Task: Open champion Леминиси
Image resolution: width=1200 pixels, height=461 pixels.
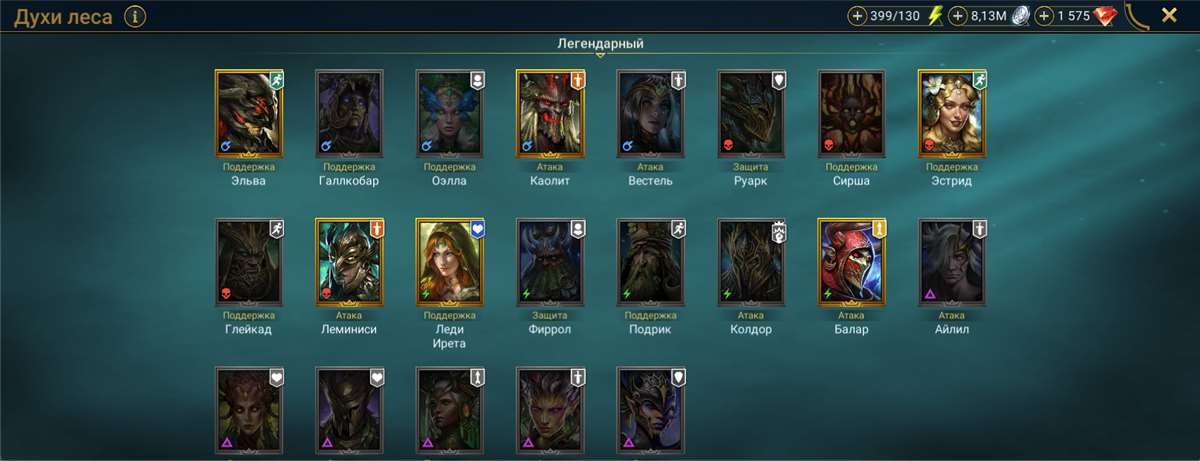Action: point(349,262)
